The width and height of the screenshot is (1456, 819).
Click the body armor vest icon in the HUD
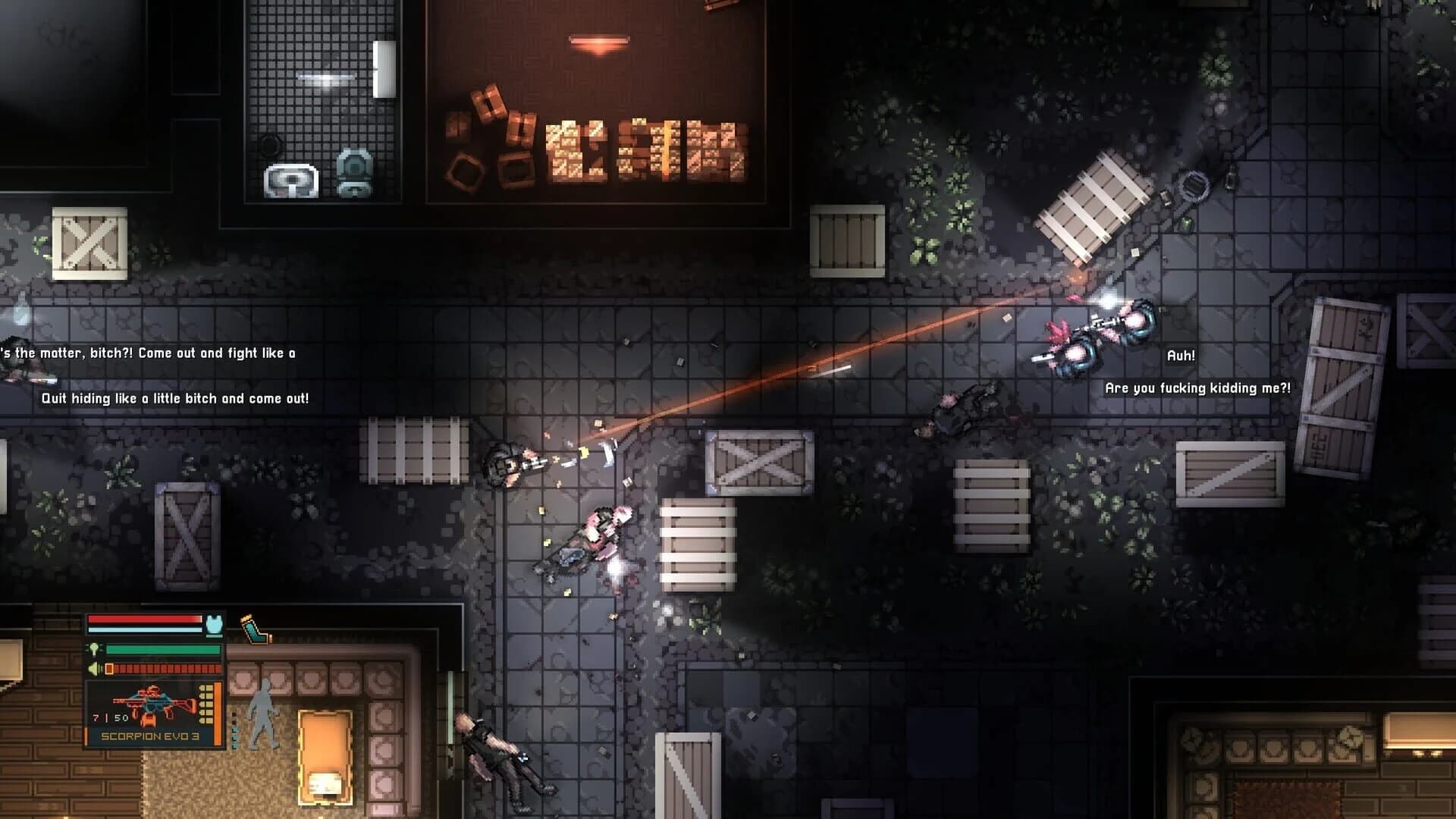pos(215,626)
